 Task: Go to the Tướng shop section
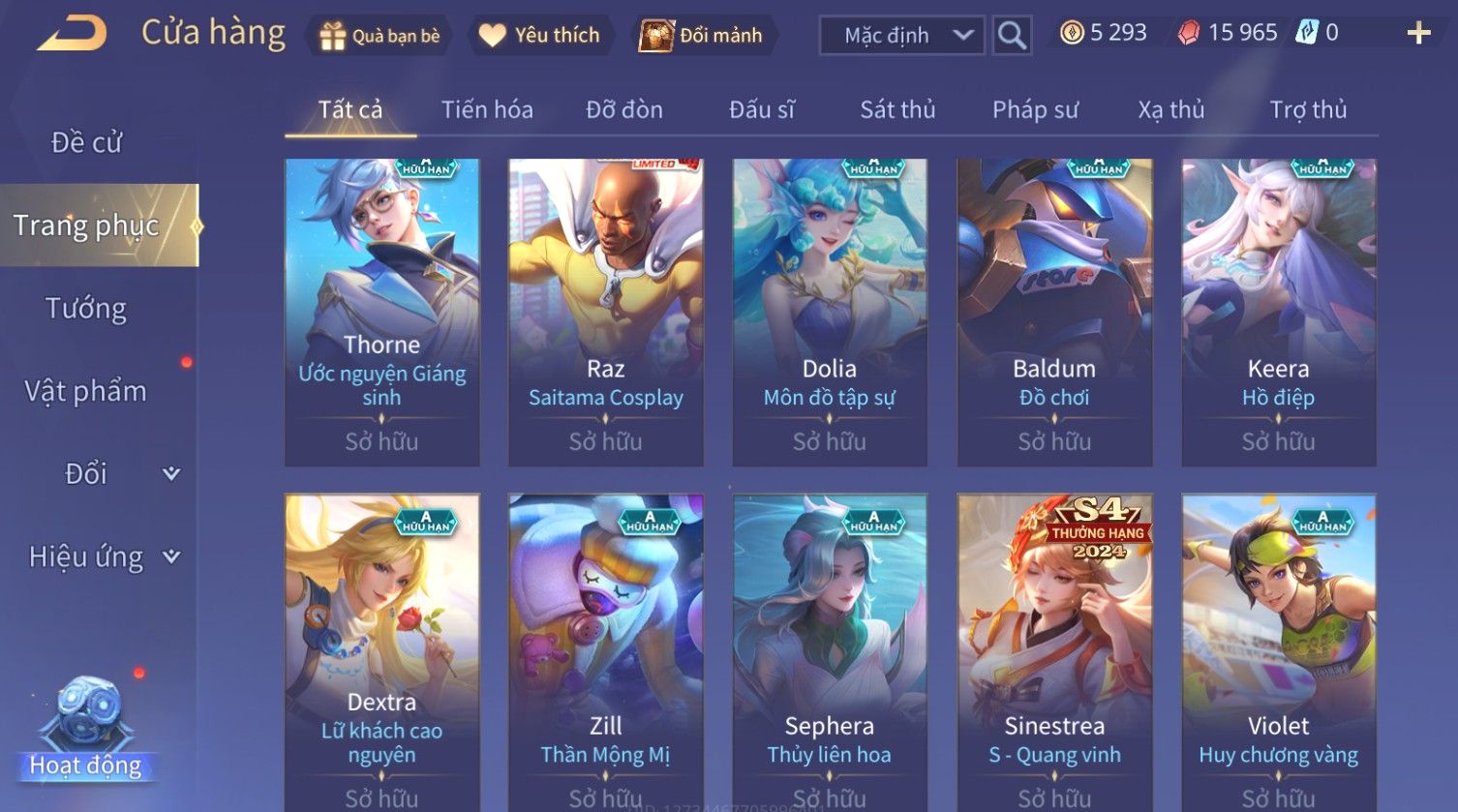(86, 309)
